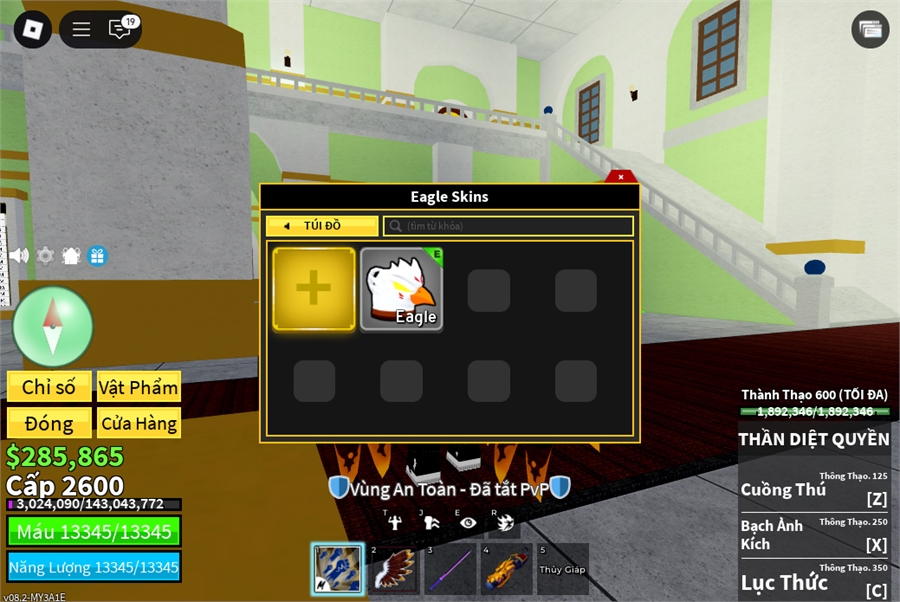
Task: Select the purple sword hotbar slot
Action: (x=450, y=569)
